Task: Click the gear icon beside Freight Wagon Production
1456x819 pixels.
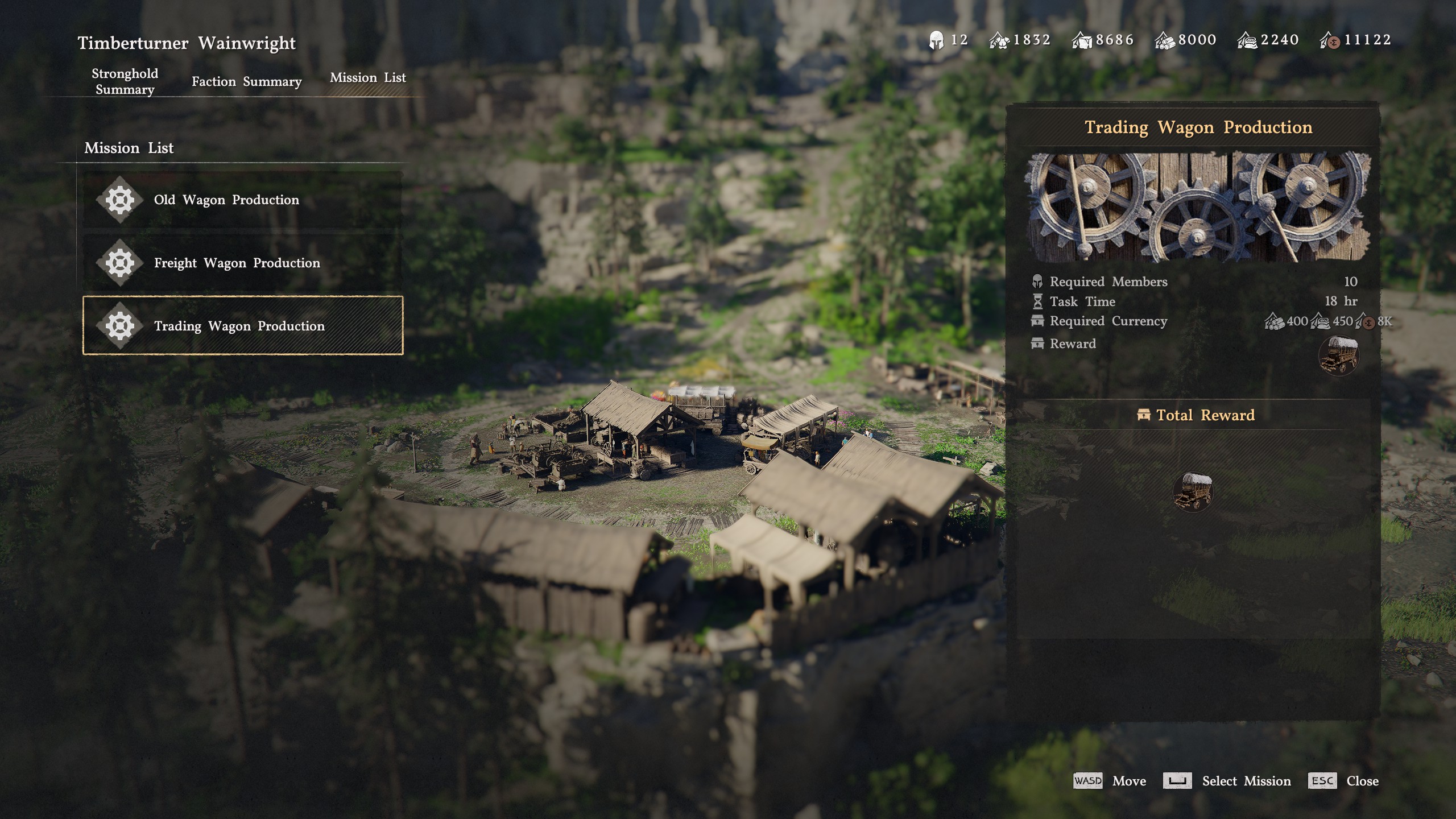Action: point(121,262)
